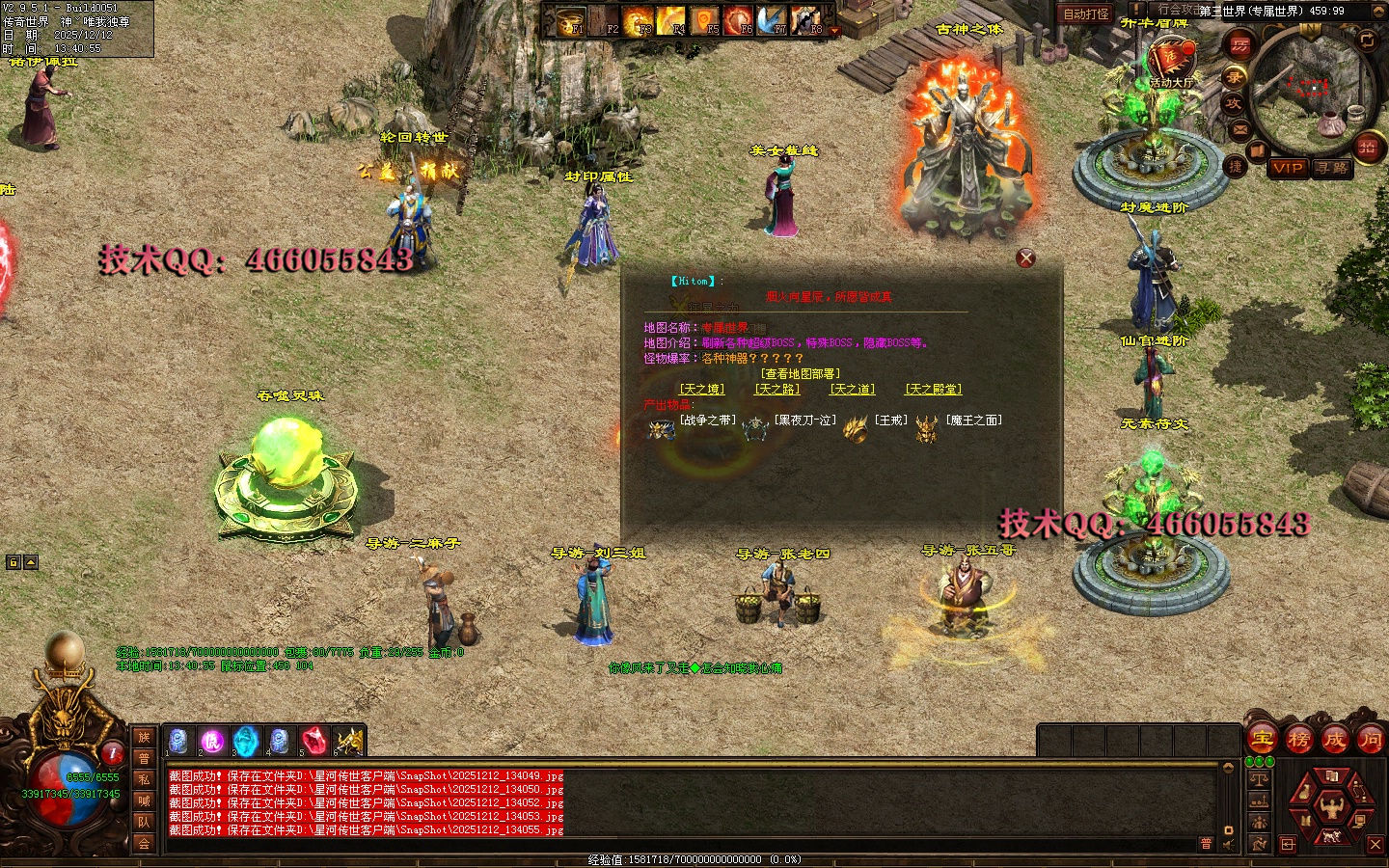Open the mail envelope icon

[x=1239, y=128]
